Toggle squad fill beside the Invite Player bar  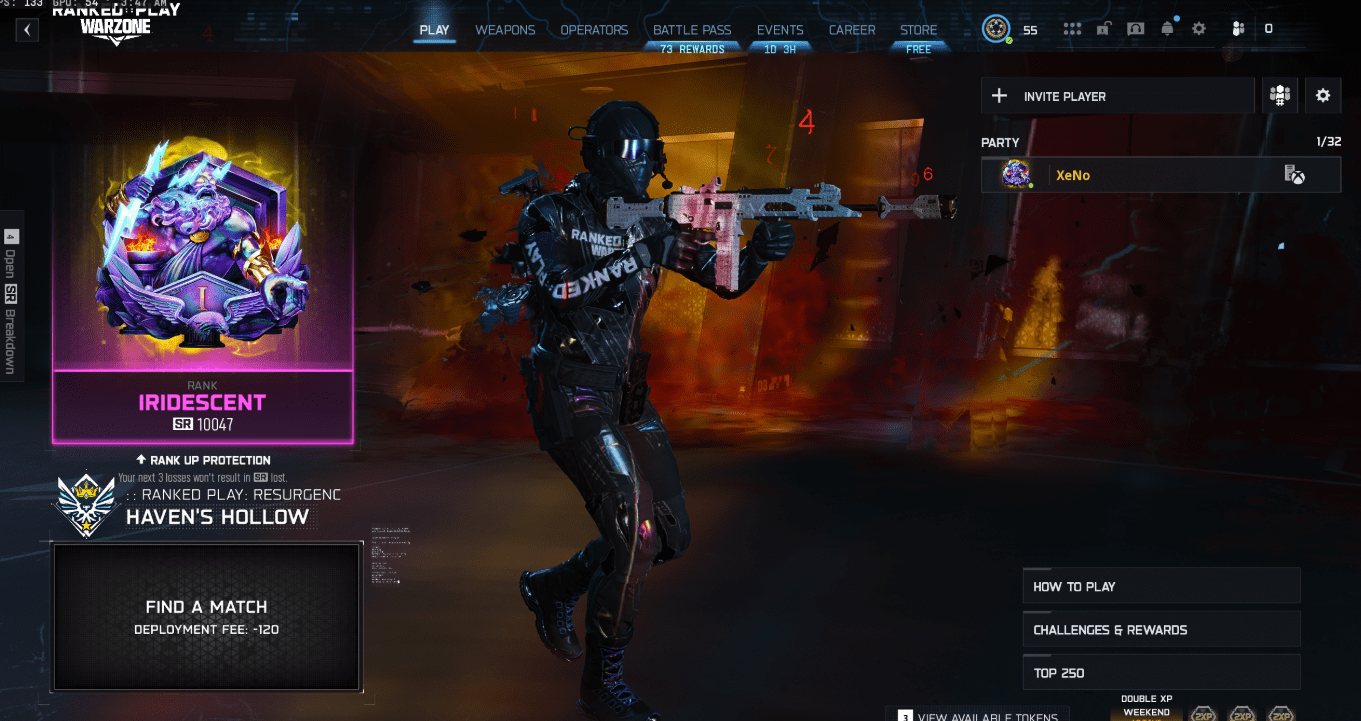point(1279,95)
